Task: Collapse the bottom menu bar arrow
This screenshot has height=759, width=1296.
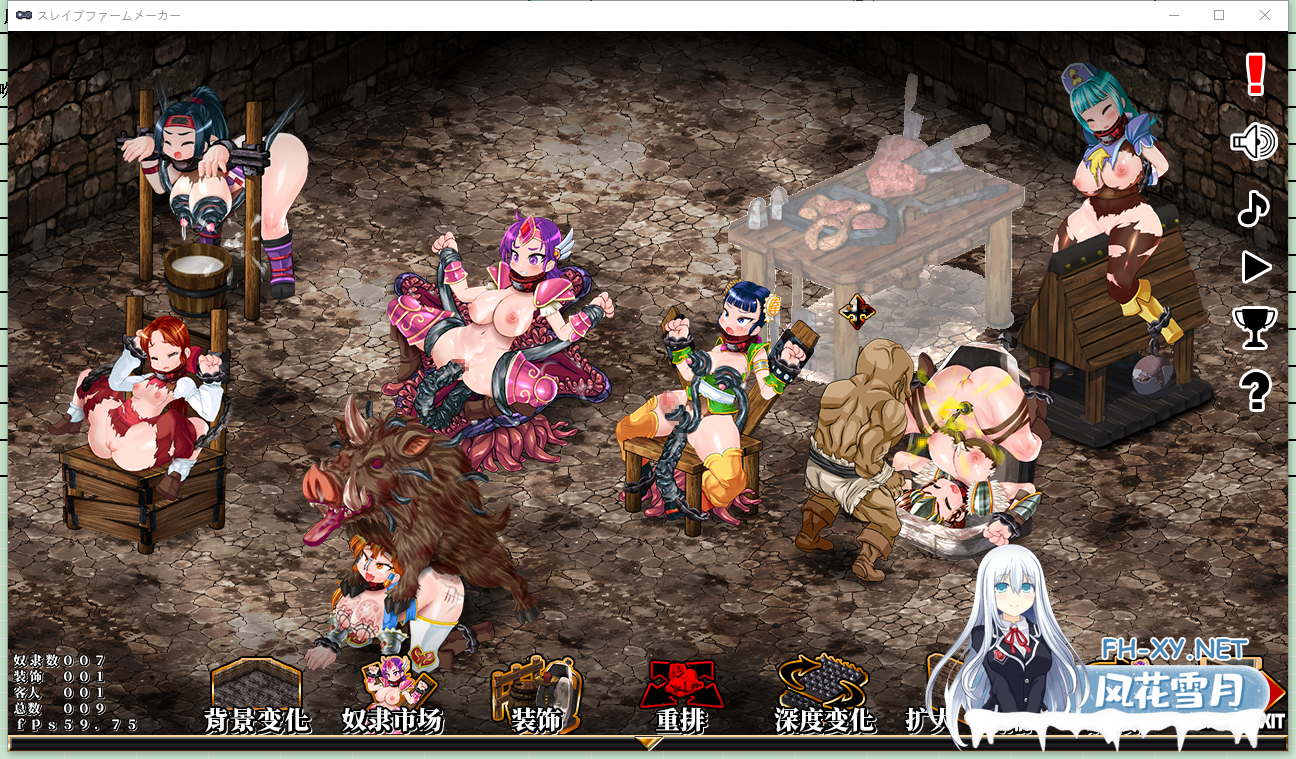Action: [x=649, y=743]
